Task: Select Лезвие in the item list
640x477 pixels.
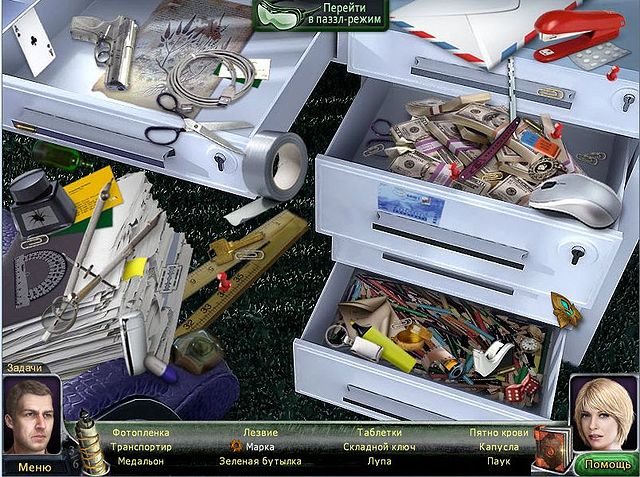Action: coord(261,432)
